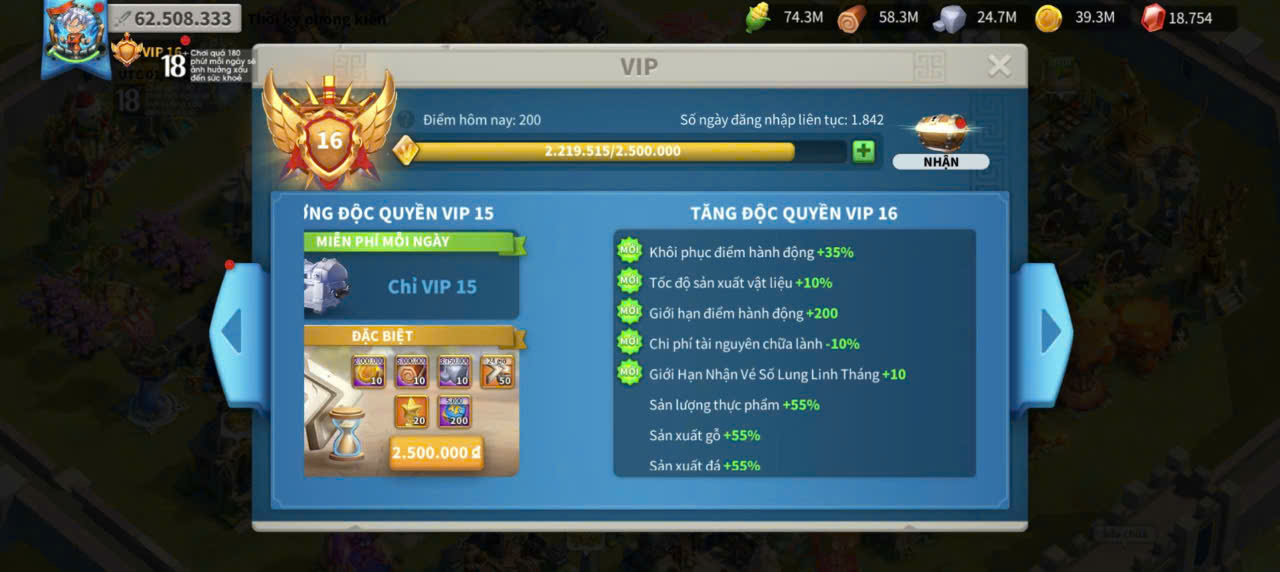Tap the help question mark beside points

pyautogui.click(x=406, y=120)
